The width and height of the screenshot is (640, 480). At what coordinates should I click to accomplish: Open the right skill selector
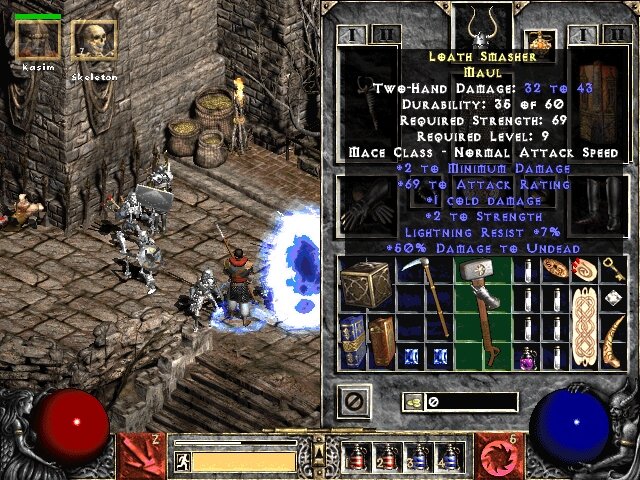tap(498, 454)
